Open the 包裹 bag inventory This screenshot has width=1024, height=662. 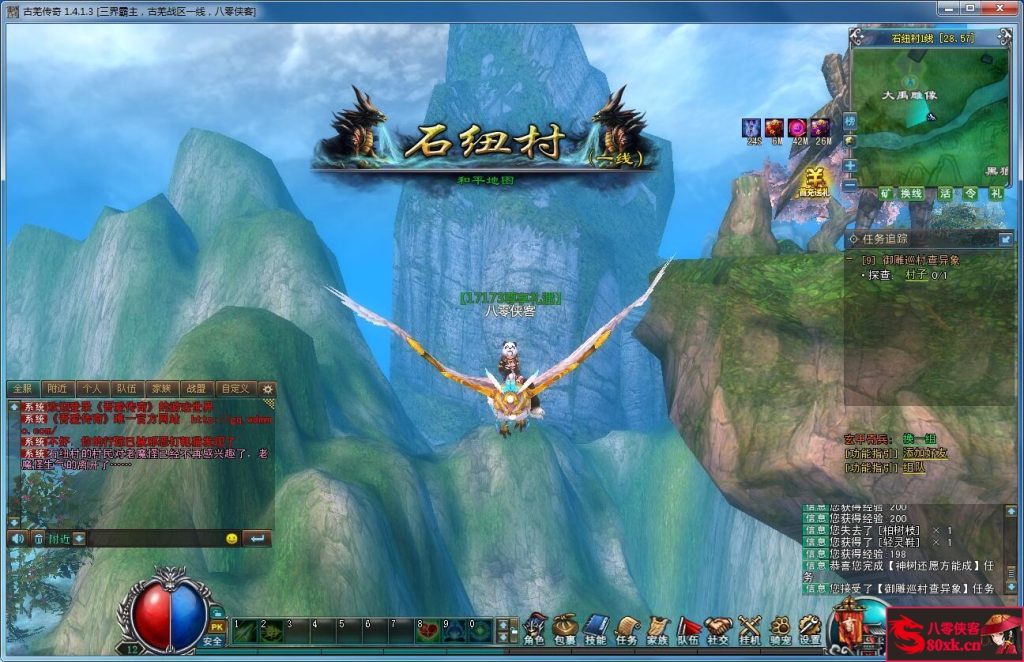[x=565, y=628]
